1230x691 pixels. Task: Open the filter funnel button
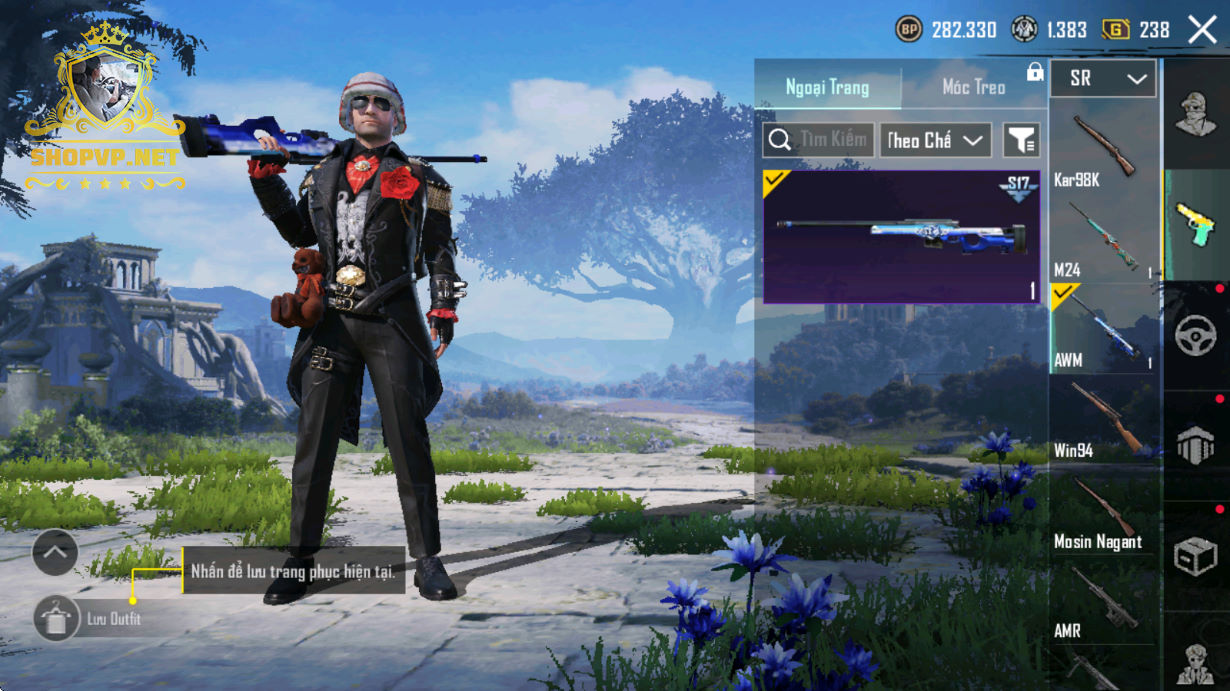coord(1021,141)
